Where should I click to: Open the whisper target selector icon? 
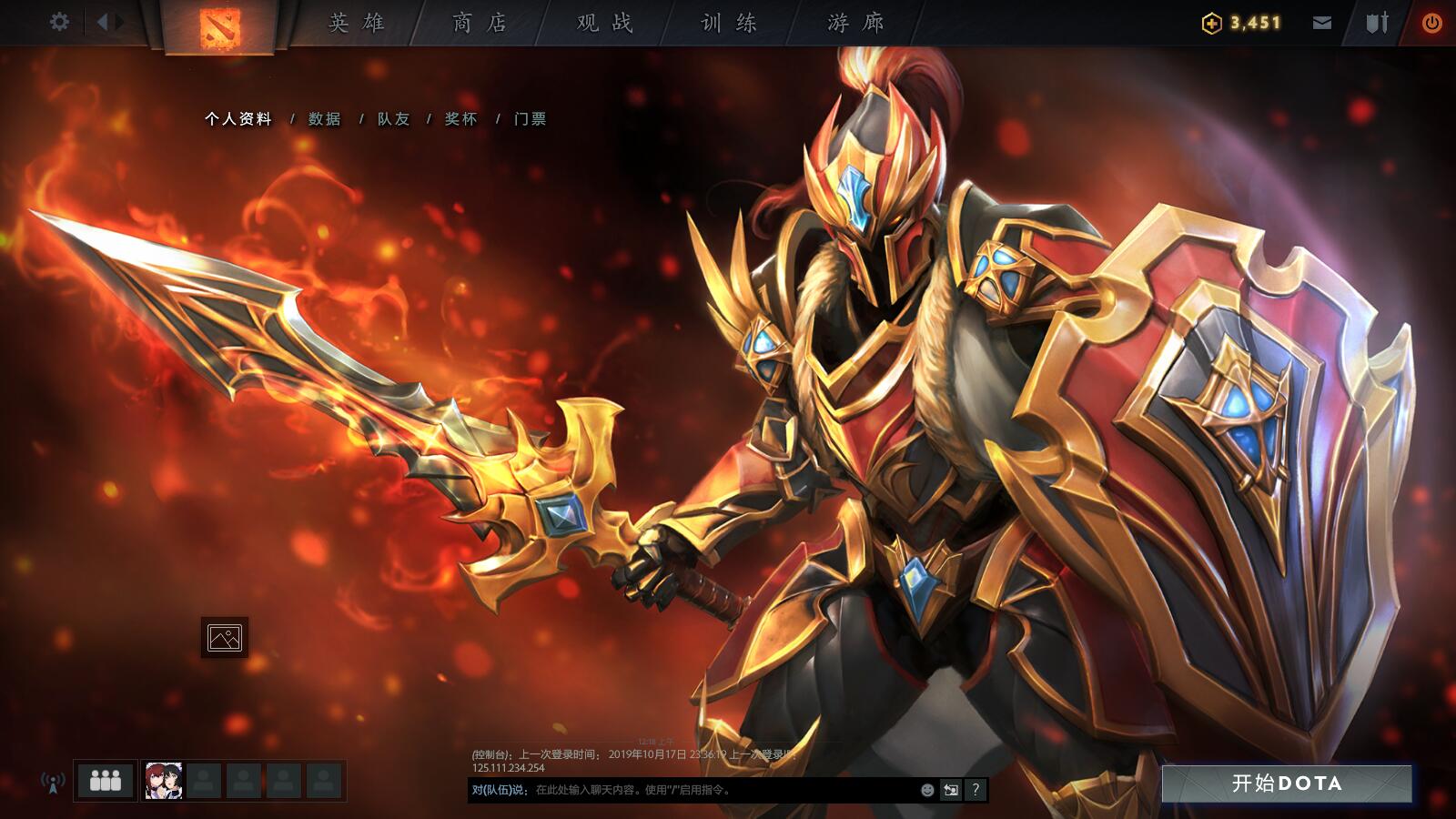[x=949, y=790]
